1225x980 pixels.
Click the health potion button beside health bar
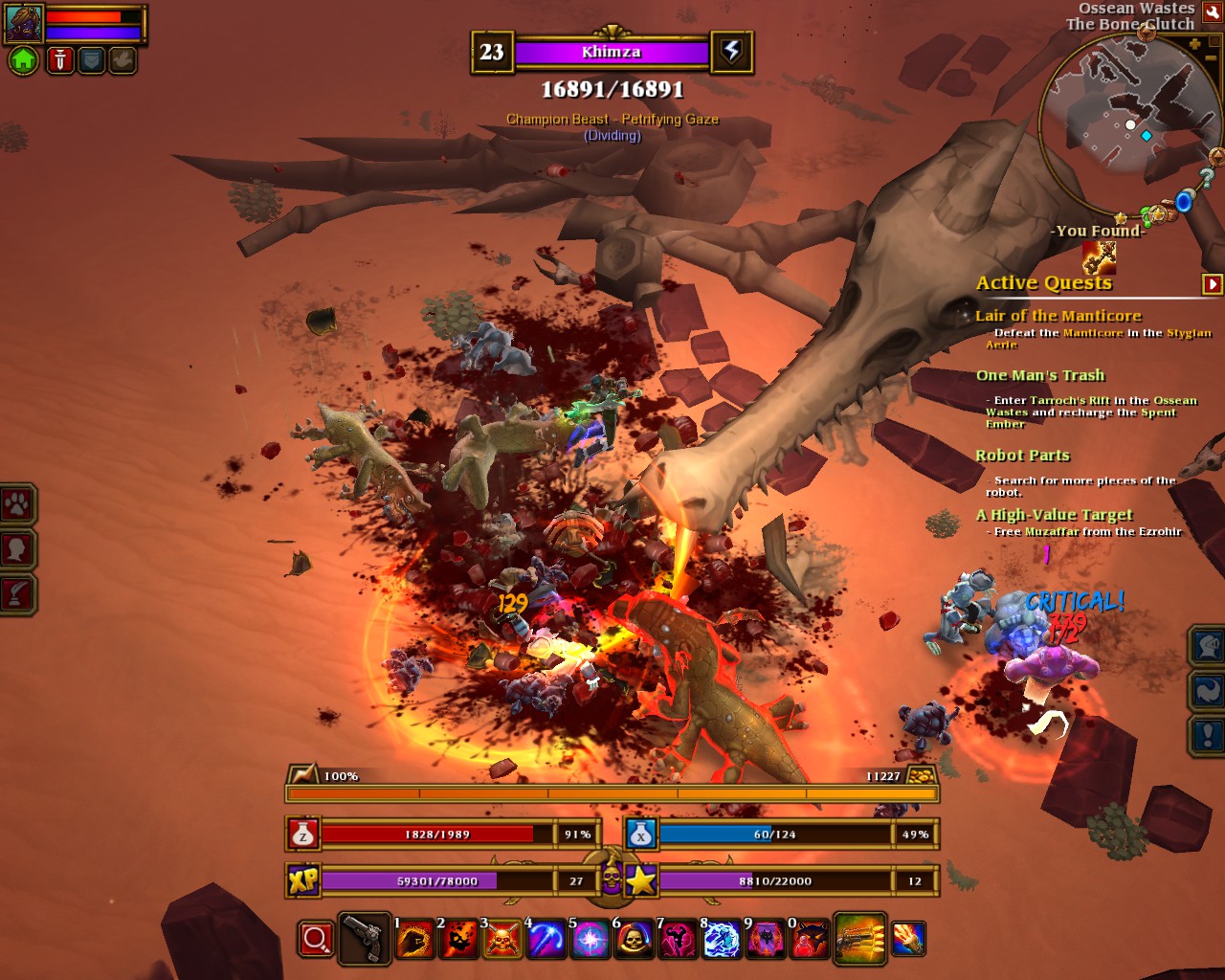(x=302, y=835)
